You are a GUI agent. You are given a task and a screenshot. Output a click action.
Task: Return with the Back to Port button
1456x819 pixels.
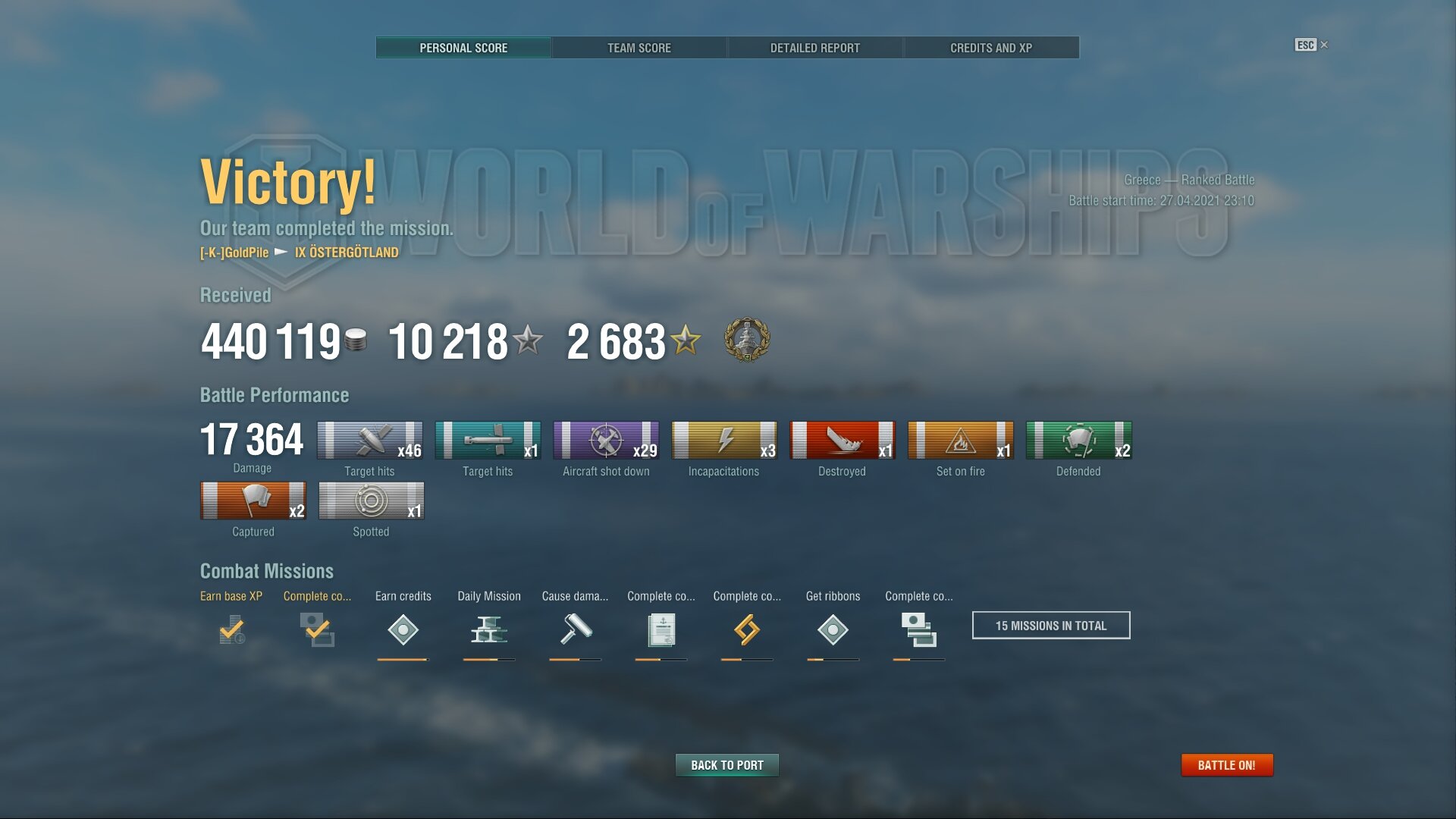(x=726, y=765)
